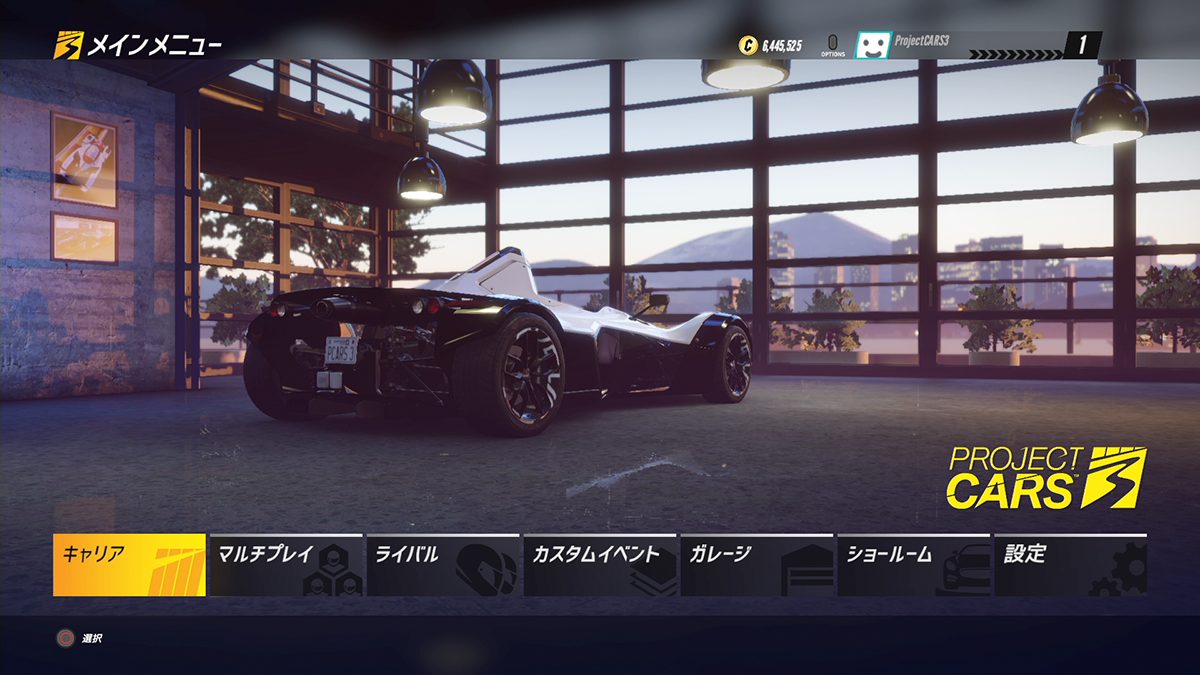Screen dimensions: 1200x675
Task: Select the マルチプレイ menu tile
Action: [286, 565]
